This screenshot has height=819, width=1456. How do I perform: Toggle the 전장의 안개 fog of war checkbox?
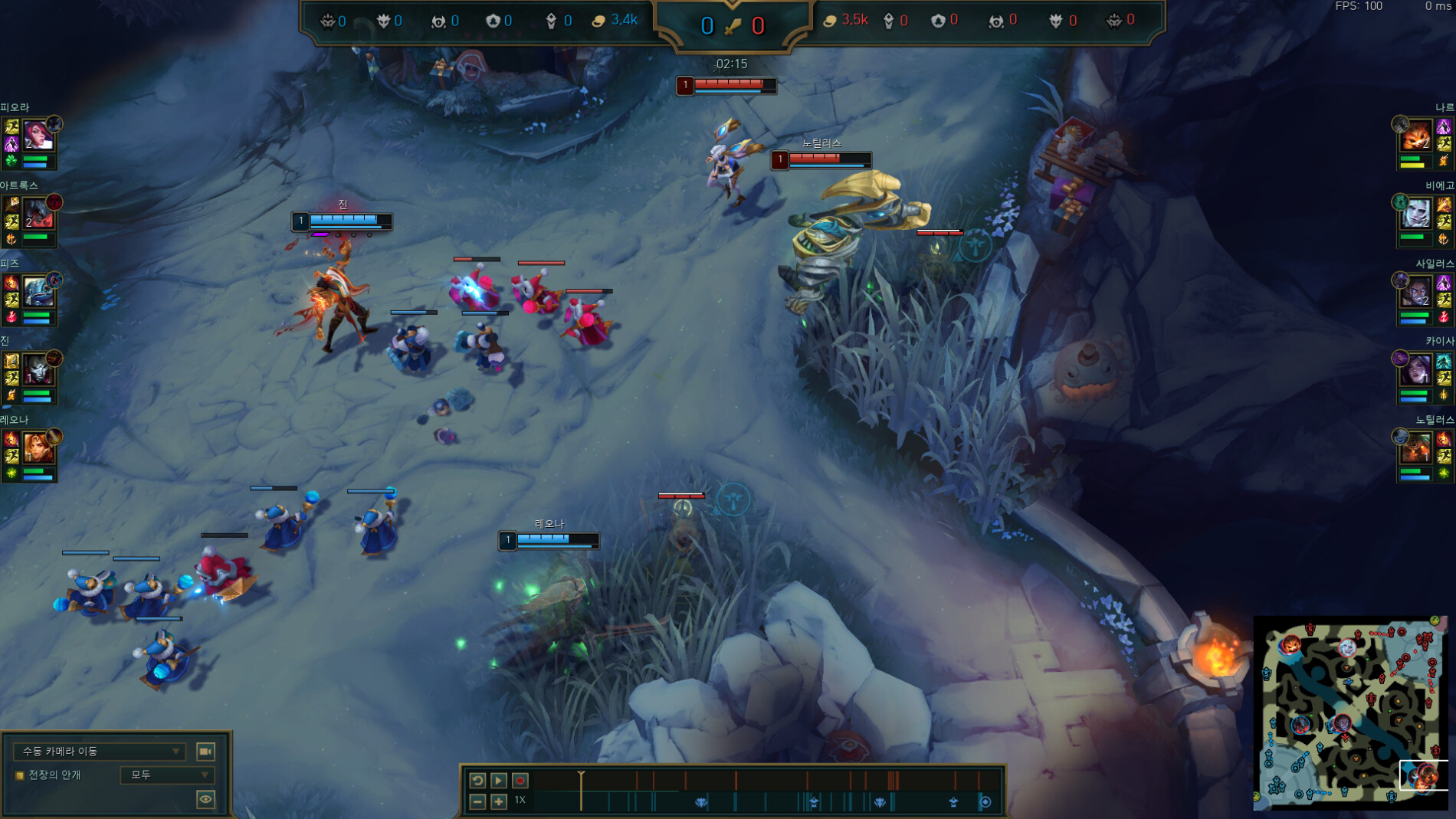tap(20, 775)
